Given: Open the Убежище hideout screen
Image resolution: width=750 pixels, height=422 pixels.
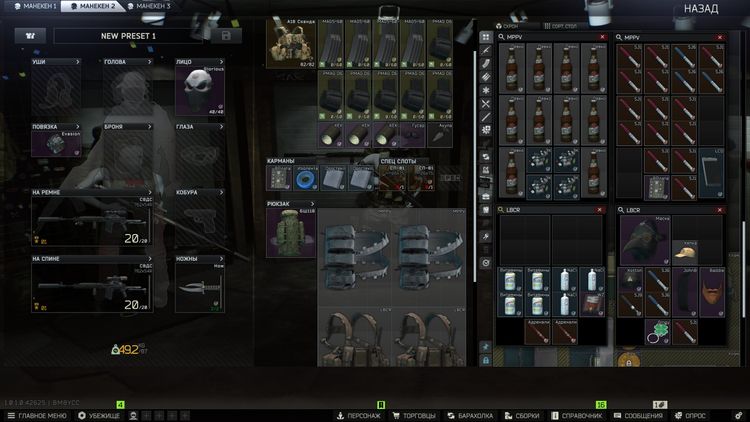Looking at the screenshot, I should click(99, 415).
